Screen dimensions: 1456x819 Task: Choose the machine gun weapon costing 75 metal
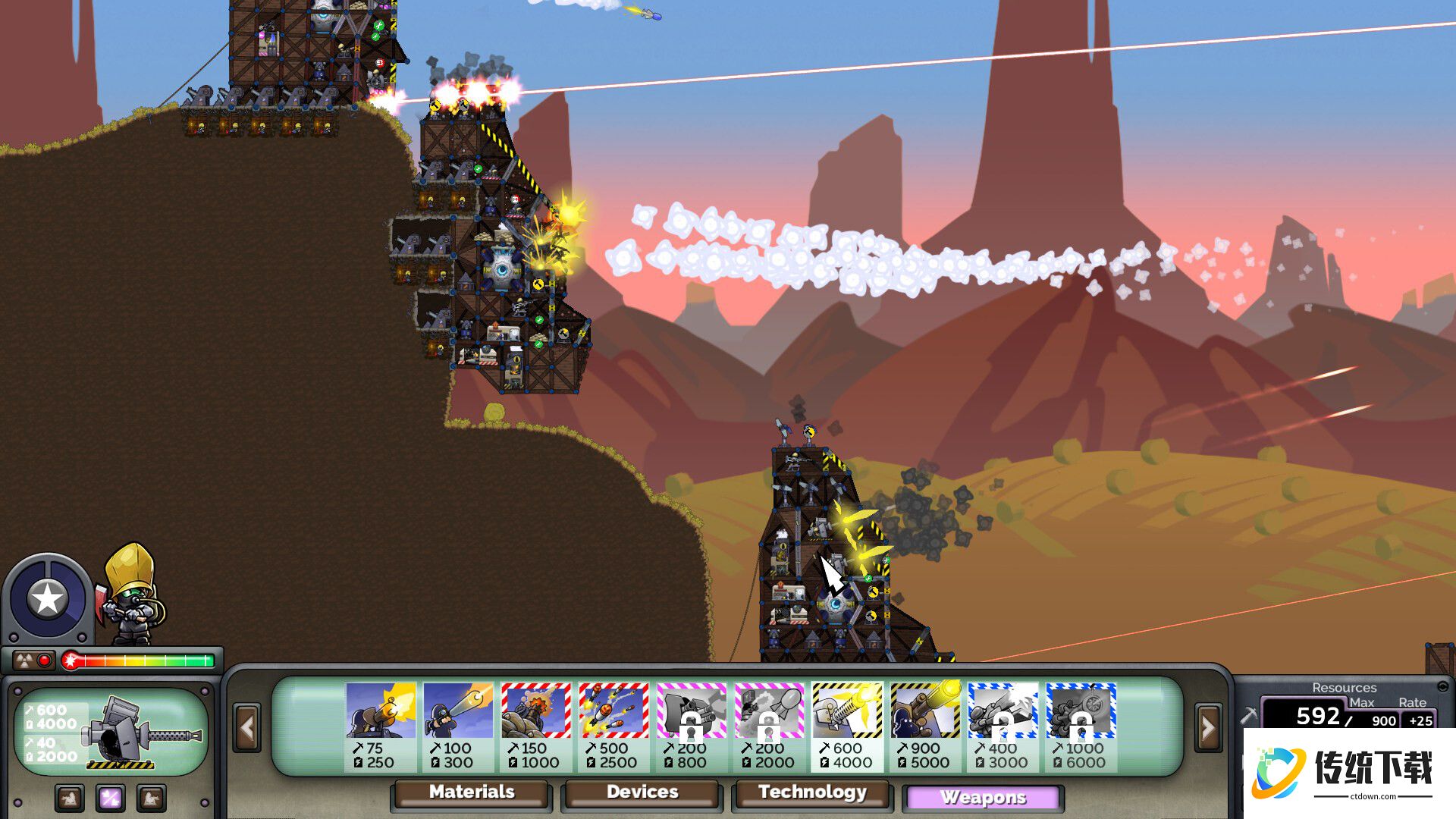(x=381, y=726)
